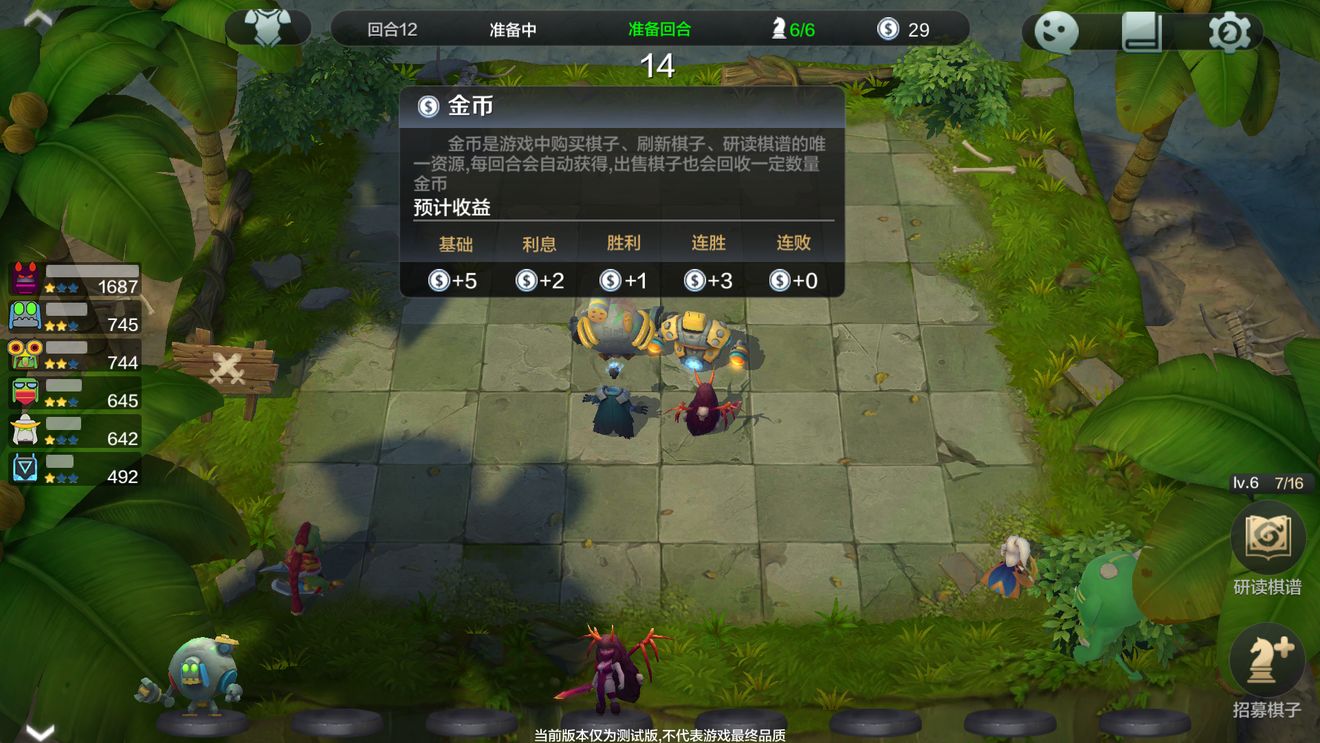This screenshot has width=1320, height=743.
Task: Click the green robot avatar with 745 HP
Action: click(x=24, y=315)
